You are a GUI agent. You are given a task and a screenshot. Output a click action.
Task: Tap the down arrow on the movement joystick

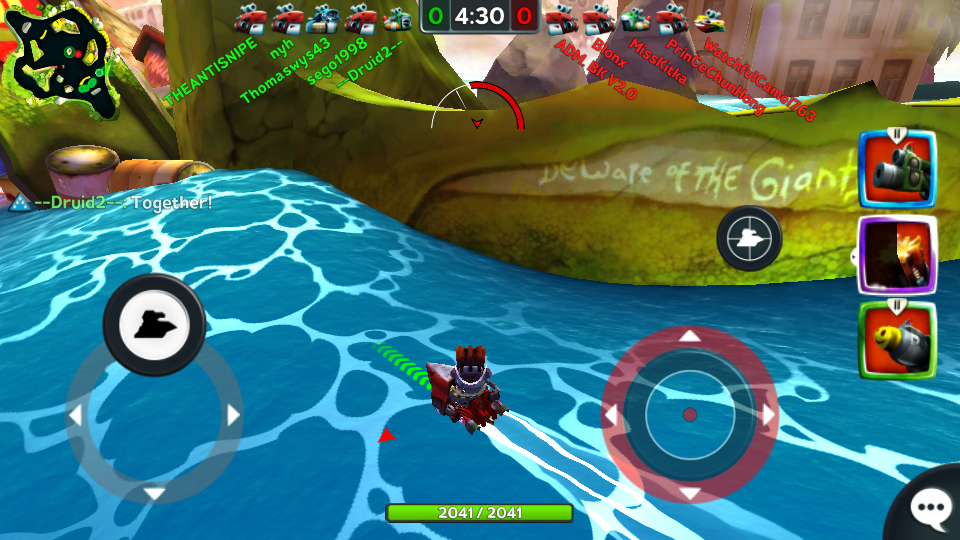pyautogui.click(x=154, y=494)
